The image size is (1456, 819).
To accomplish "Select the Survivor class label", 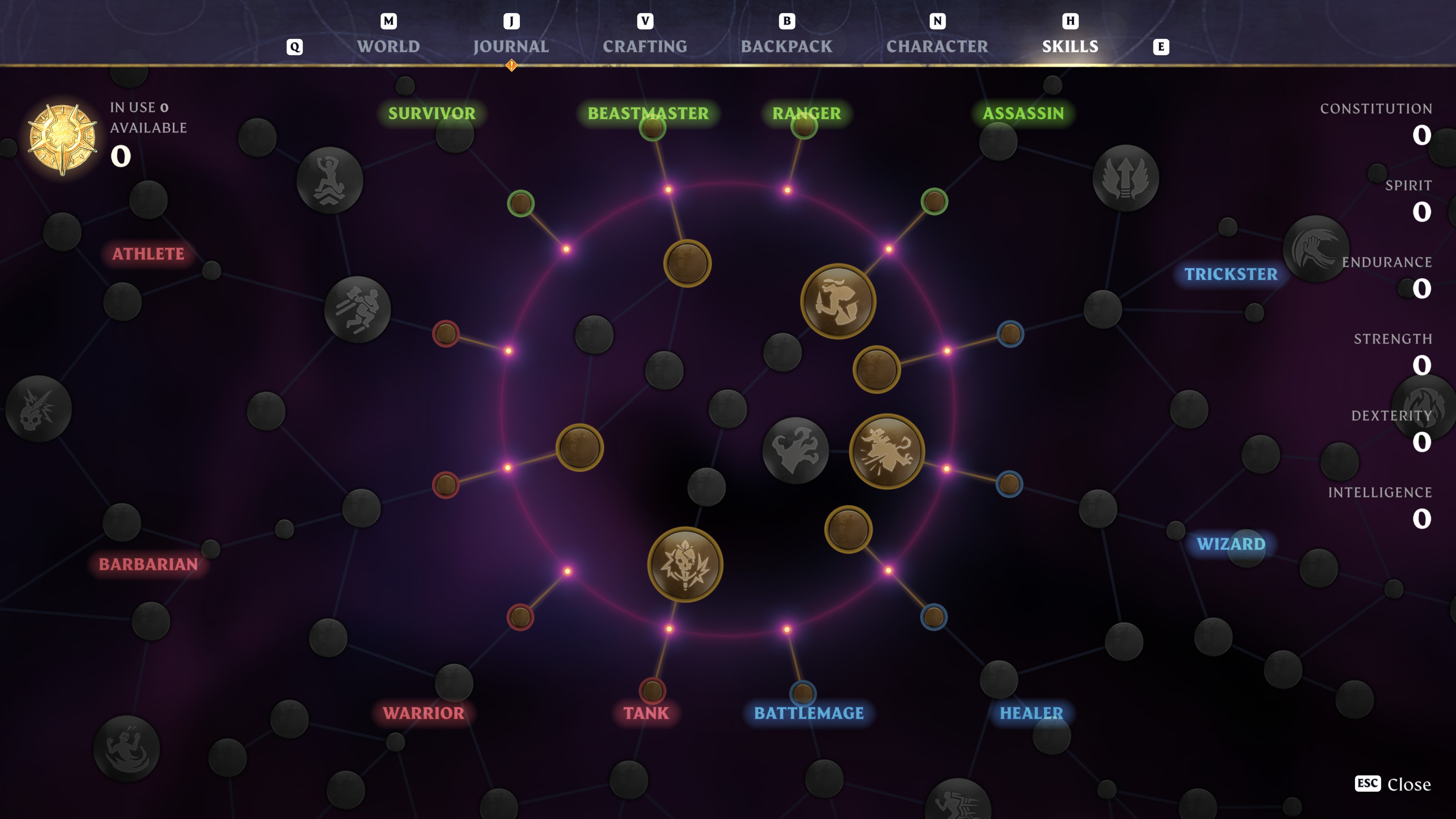I will pyautogui.click(x=431, y=113).
